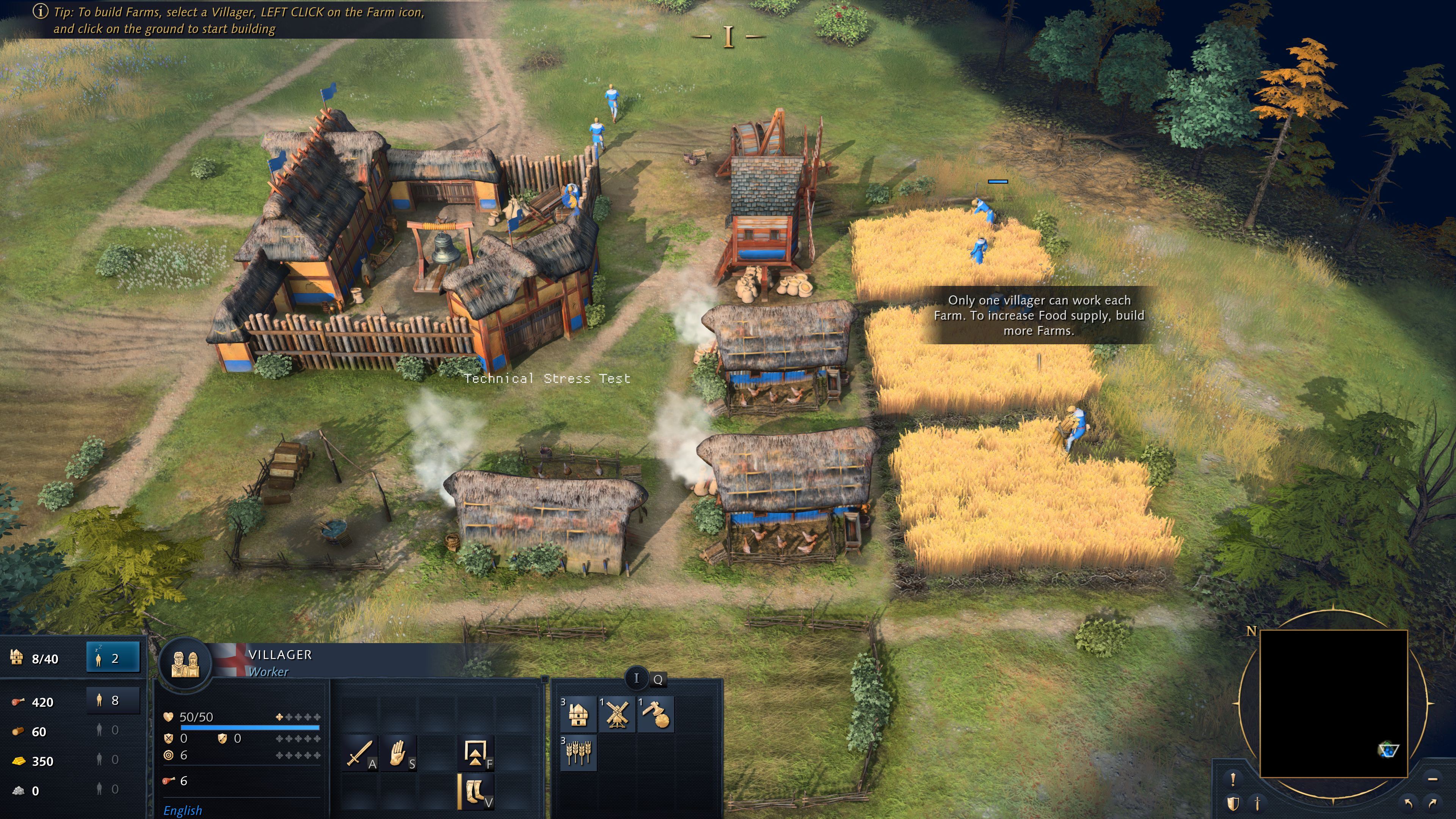Choose the hand stop command
The width and height of the screenshot is (1456, 819).
point(399,753)
